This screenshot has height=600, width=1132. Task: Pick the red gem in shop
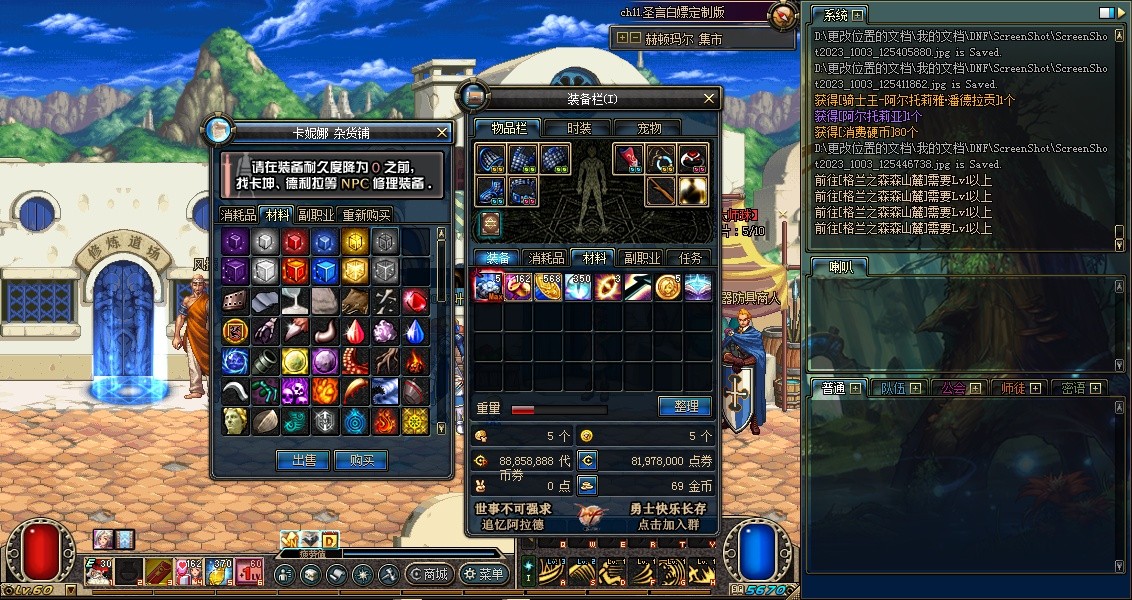414,301
